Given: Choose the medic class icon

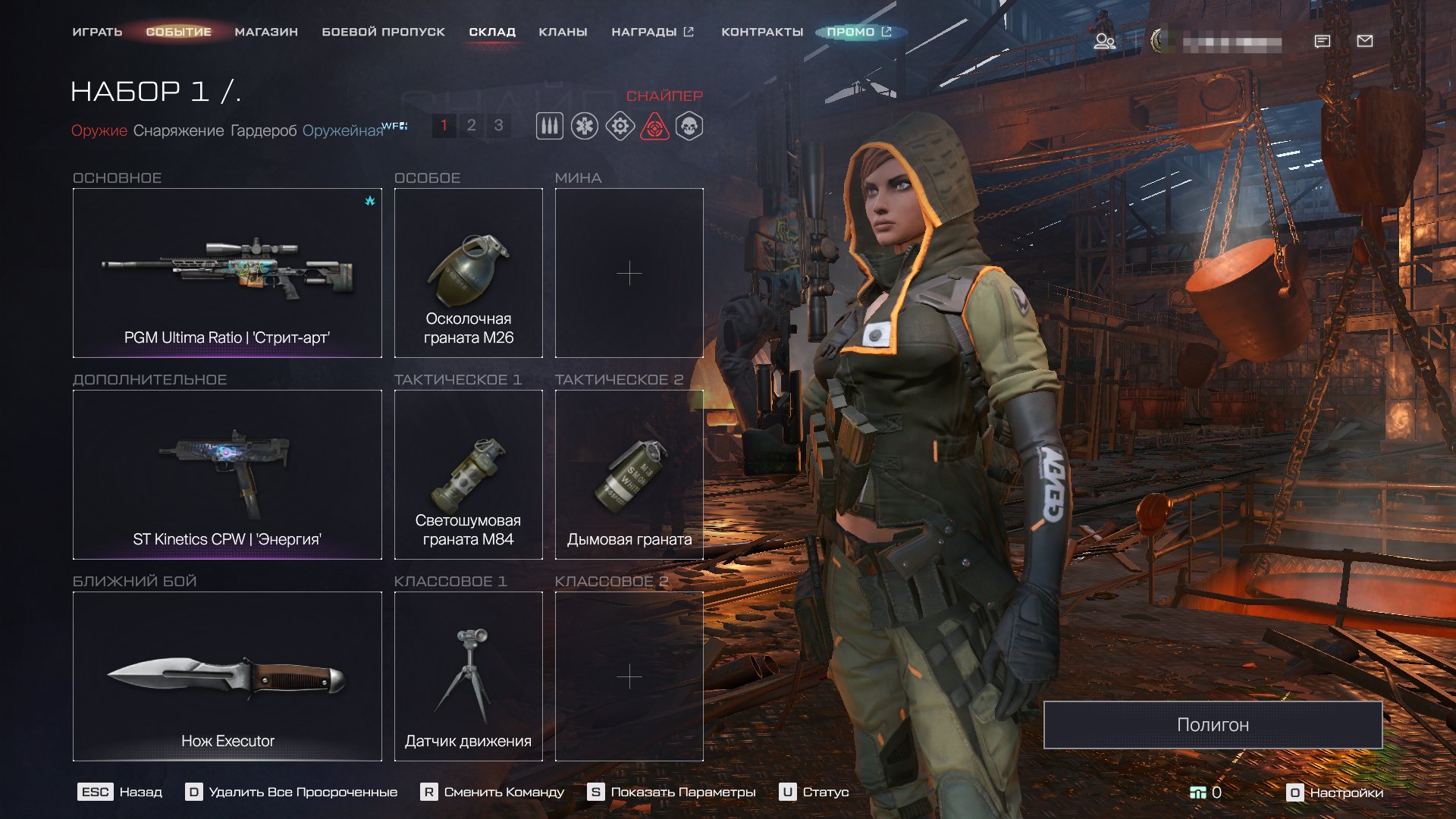Looking at the screenshot, I should point(585,126).
